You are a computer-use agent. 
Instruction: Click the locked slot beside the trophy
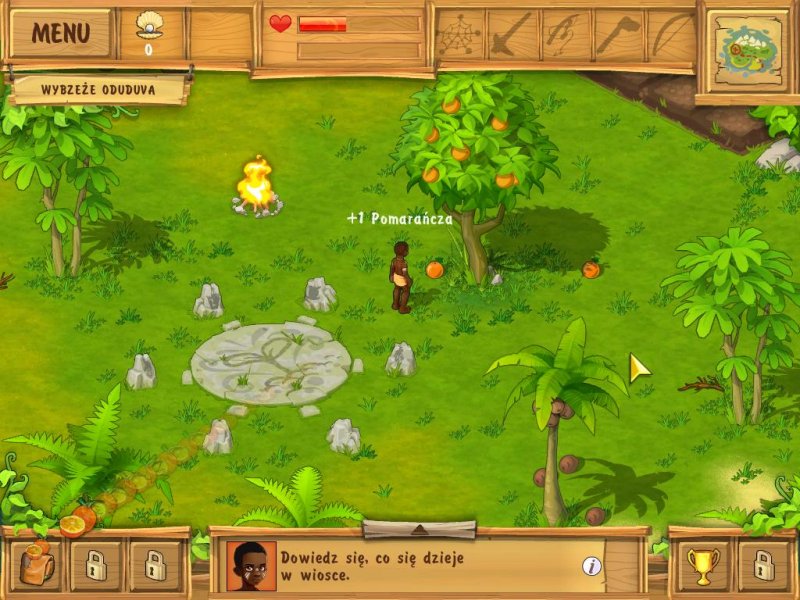pyautogui.click(x=761, y=567)
